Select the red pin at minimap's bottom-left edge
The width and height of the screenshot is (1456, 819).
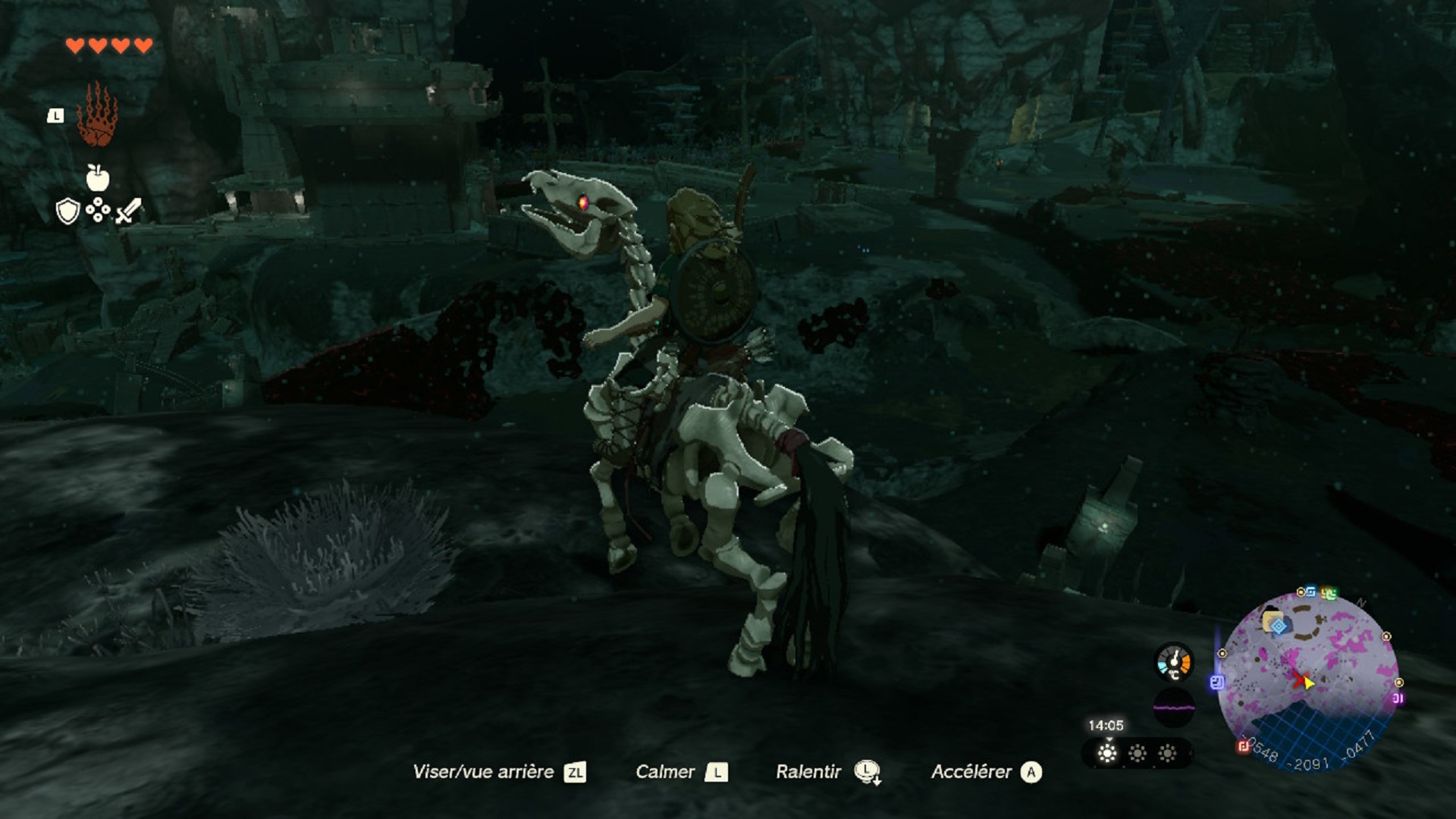coord(1244,747)
